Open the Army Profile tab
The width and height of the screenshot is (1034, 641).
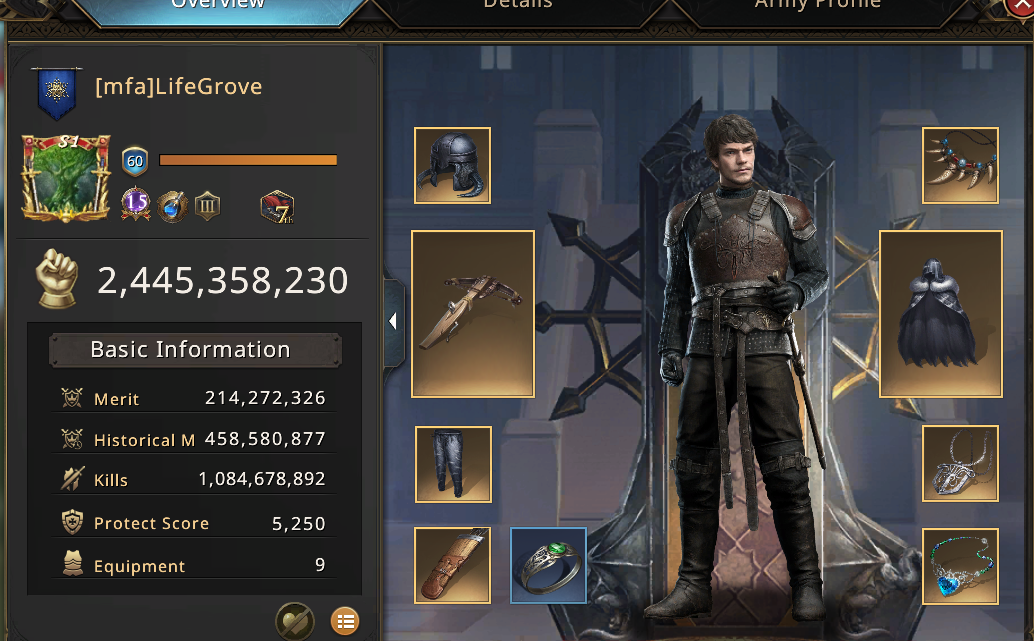pyautogui.click(x=817, y=8)
